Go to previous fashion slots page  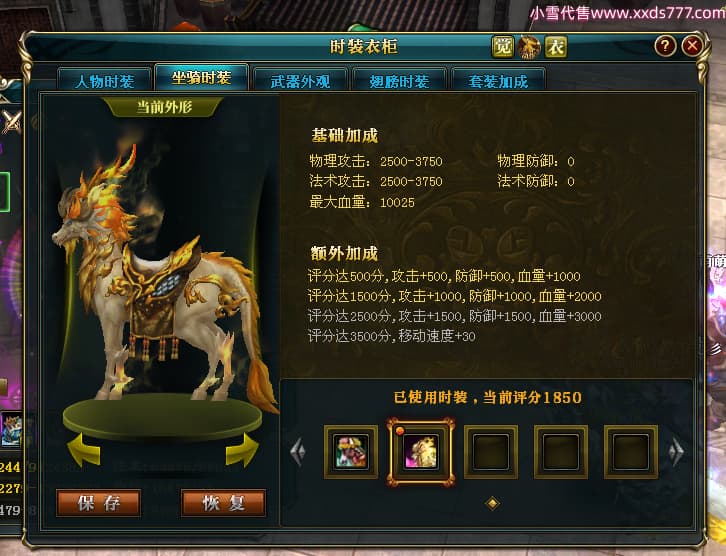click(x=297, y=452)
